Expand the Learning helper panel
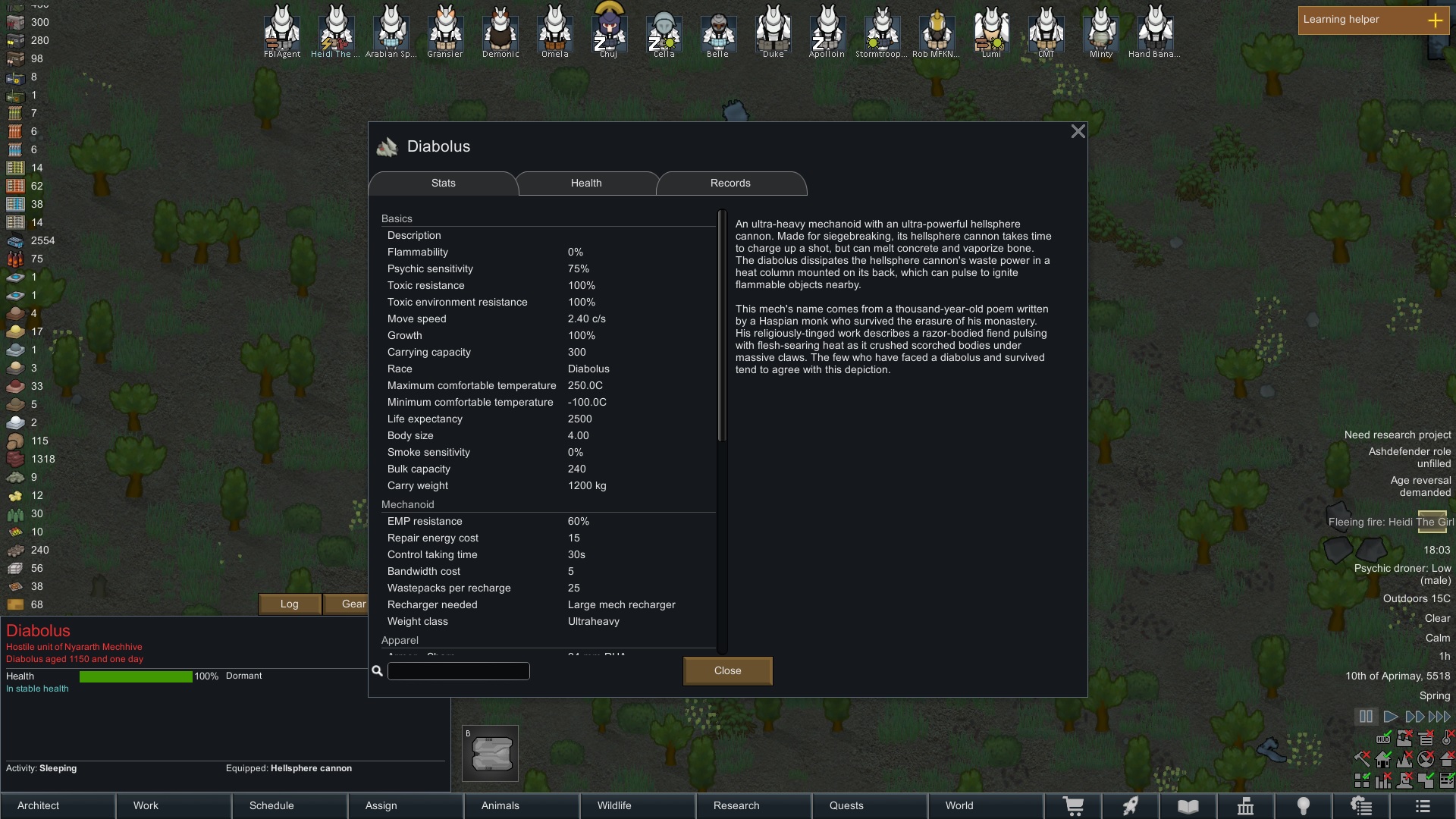 pyautogui.click(x=1437, y=20)
